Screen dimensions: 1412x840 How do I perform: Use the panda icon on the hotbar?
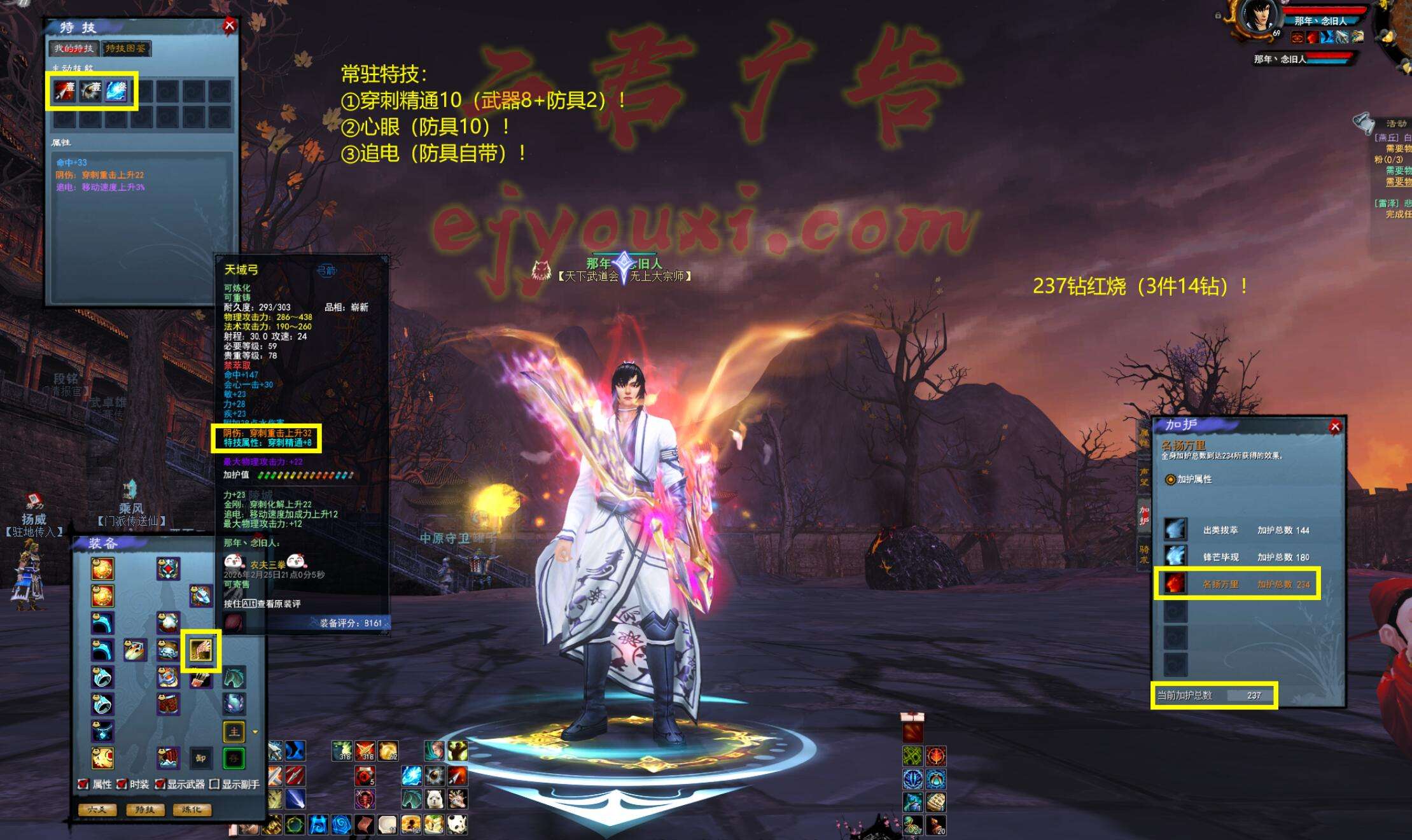[x=457, y=824]
